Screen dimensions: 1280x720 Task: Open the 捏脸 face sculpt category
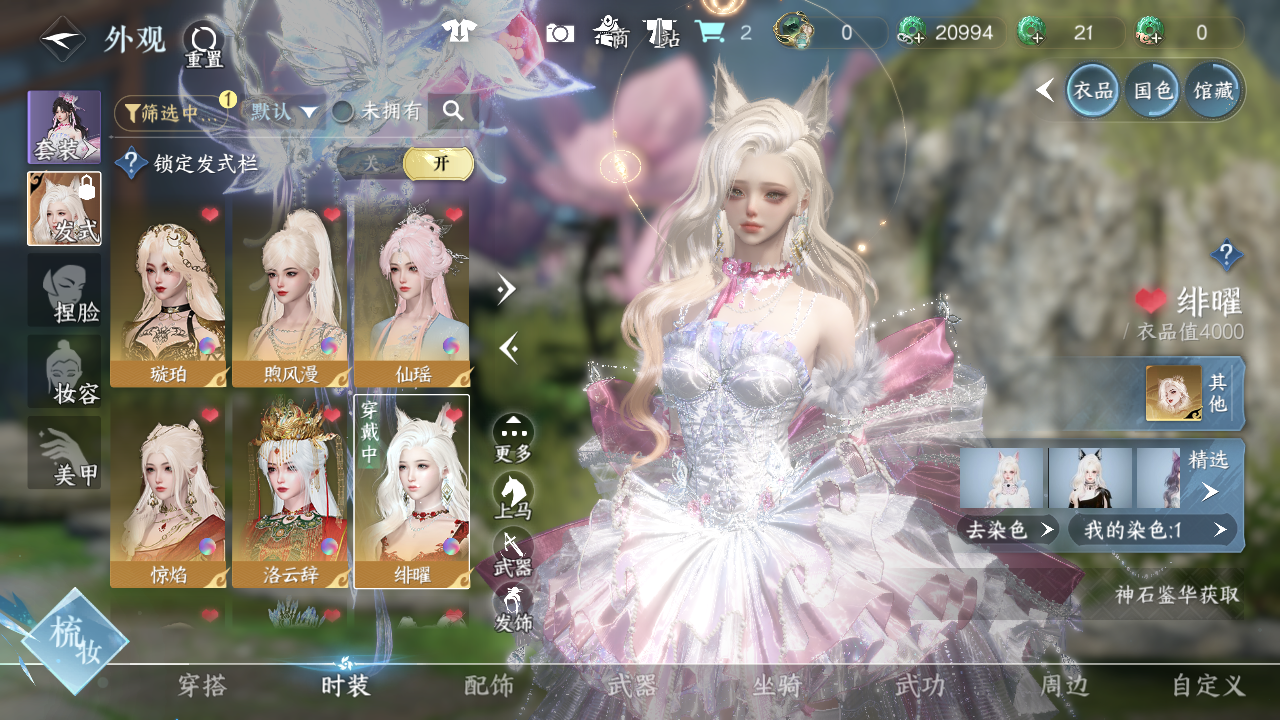(64, 290)
